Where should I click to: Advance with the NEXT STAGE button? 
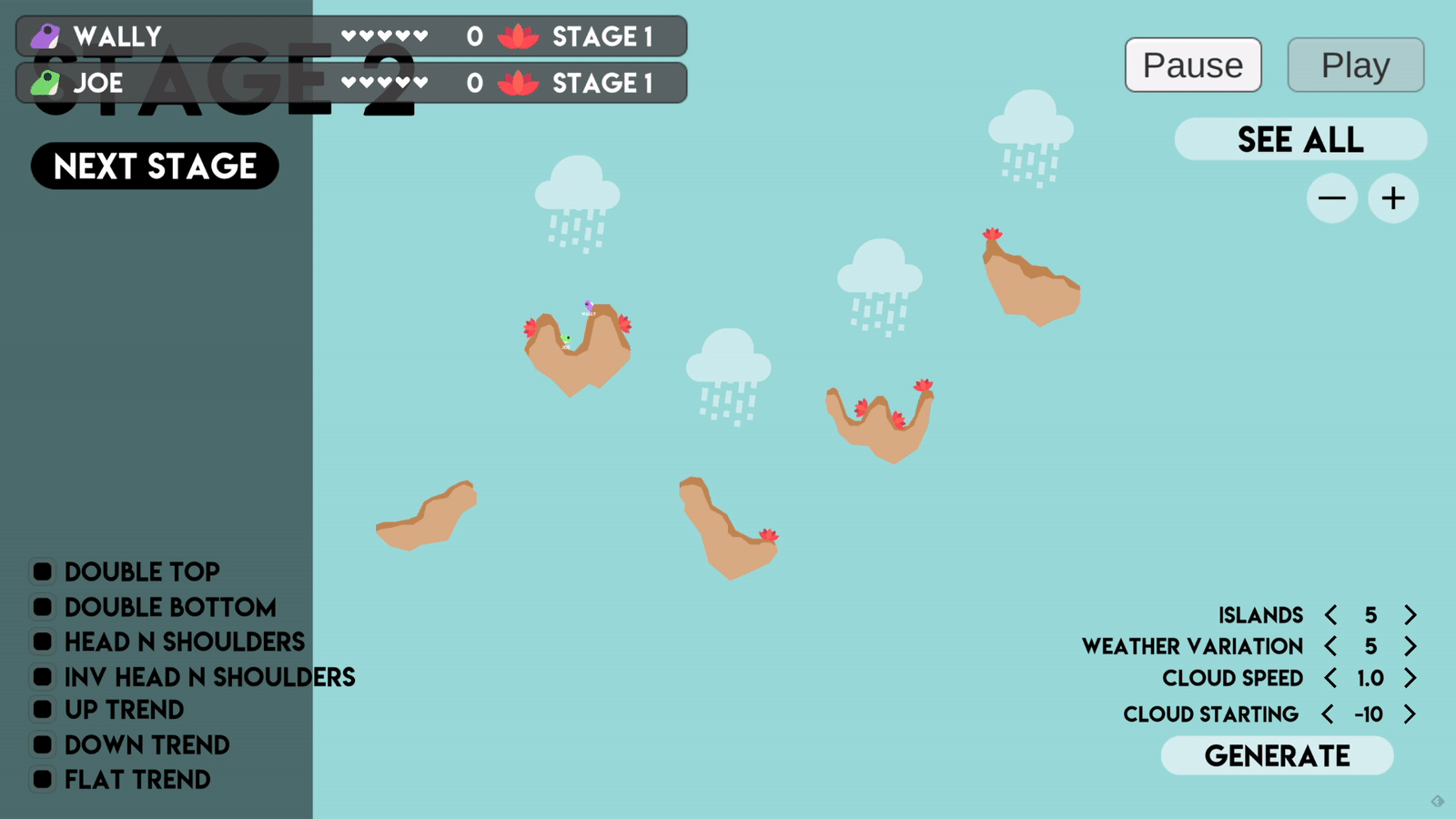[x=155, y=166]
